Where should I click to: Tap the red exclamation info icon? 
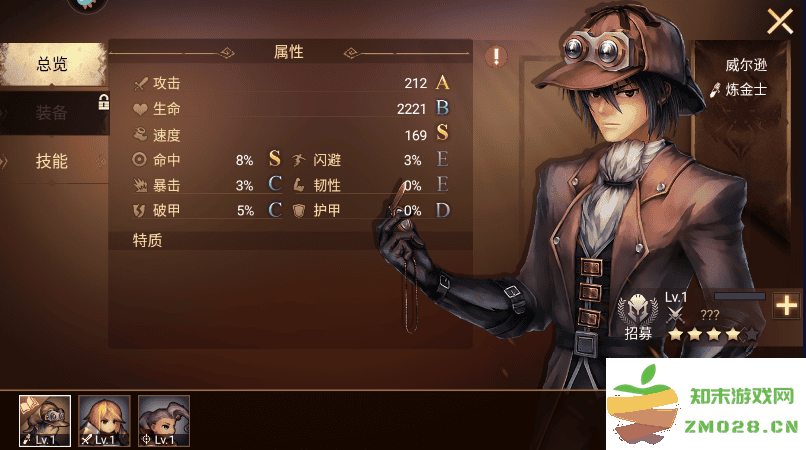click(496, 56)
